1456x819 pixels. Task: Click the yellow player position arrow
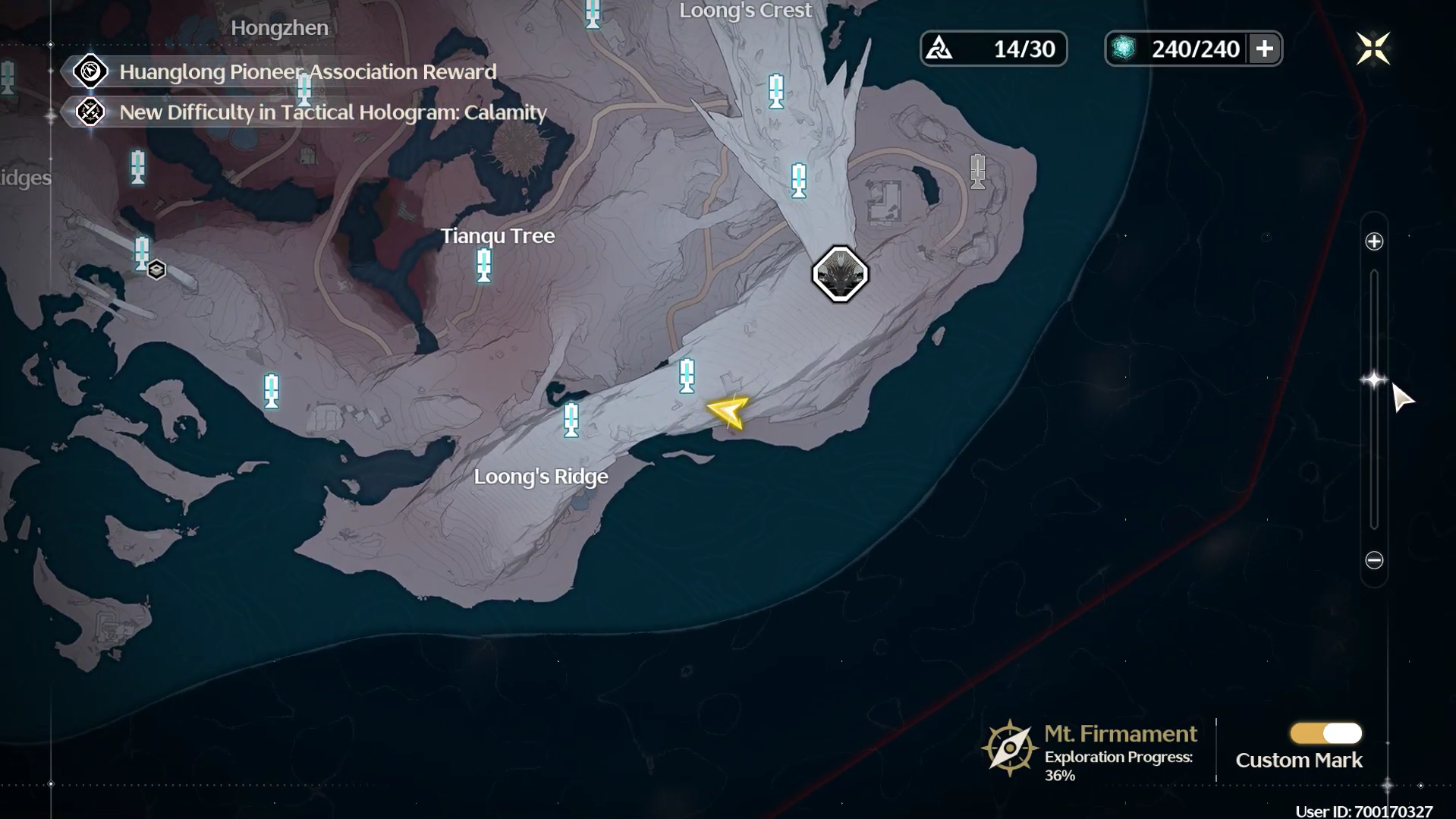(728, 411)
